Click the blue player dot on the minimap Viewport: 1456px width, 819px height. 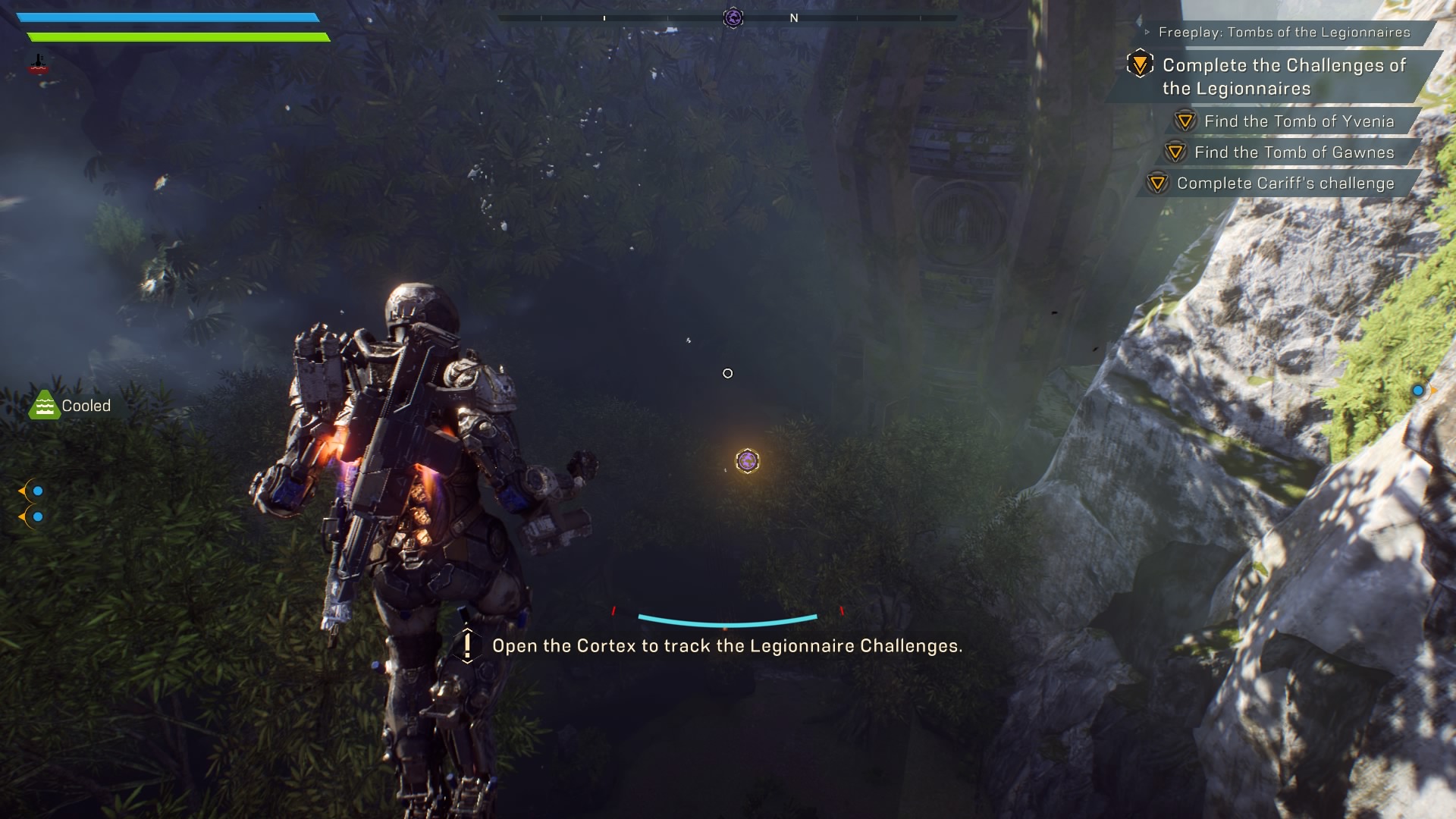click(1417, 391)
